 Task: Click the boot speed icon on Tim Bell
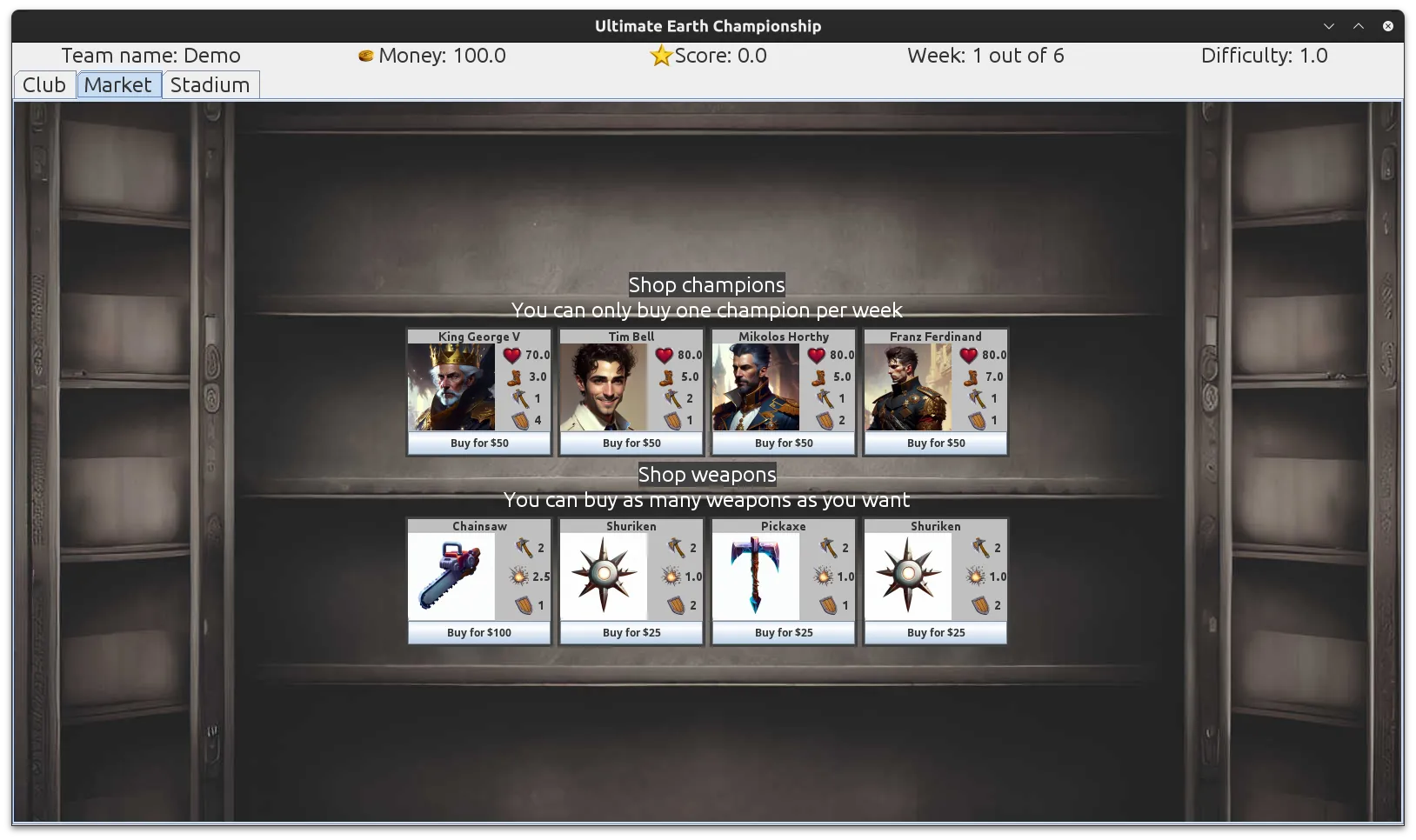(665, 377)
